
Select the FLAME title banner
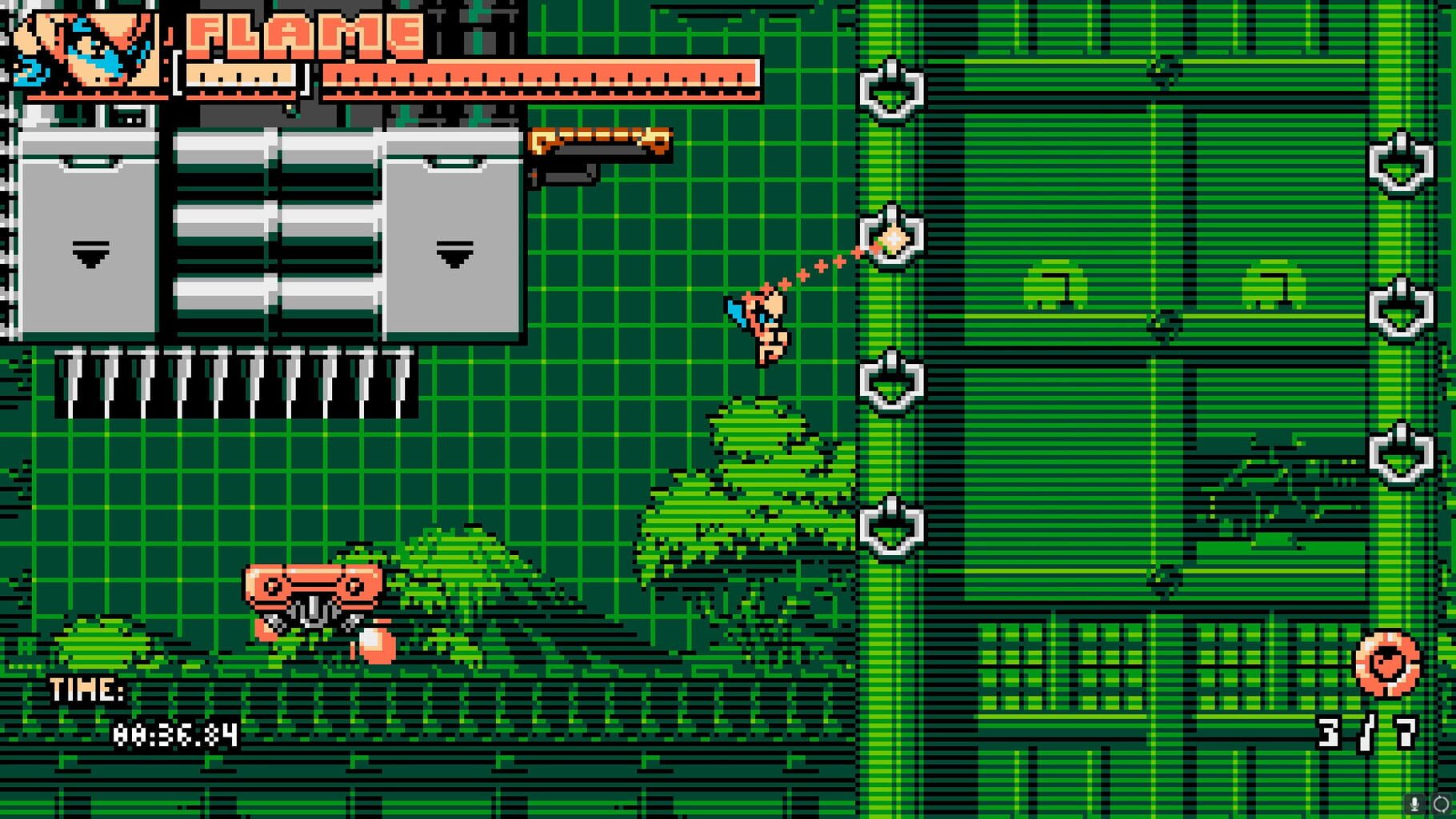tap(300, 34)
